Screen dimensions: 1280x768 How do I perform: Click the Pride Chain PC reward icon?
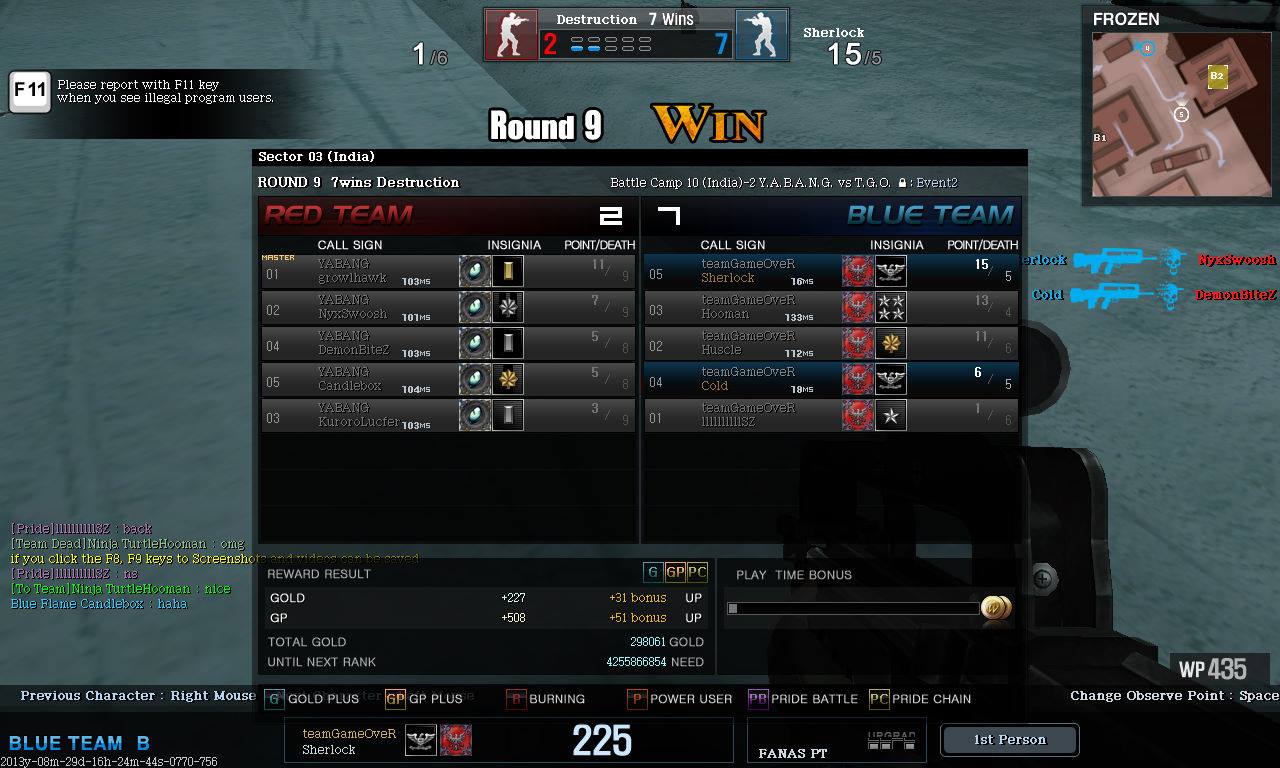pos(697,572)
